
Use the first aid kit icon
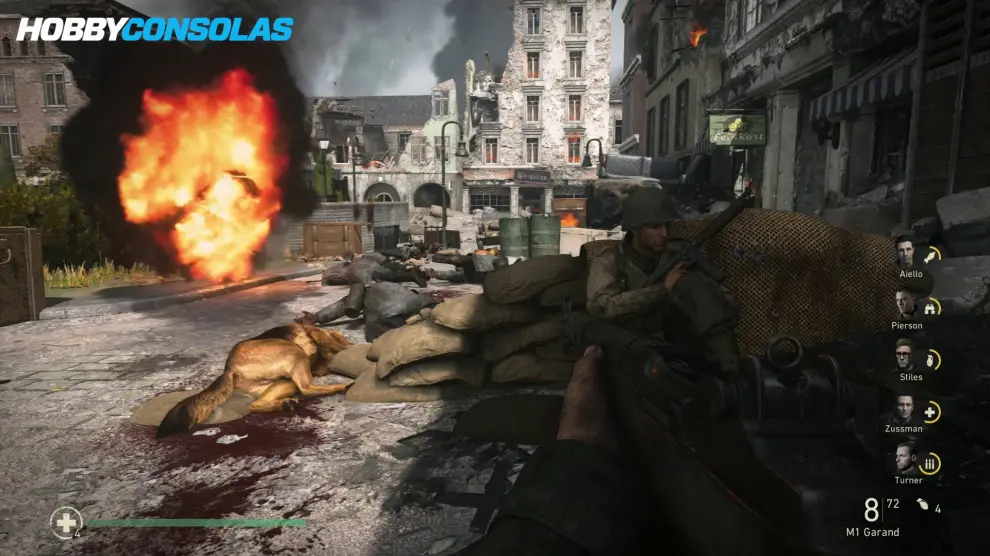[67, 522]
